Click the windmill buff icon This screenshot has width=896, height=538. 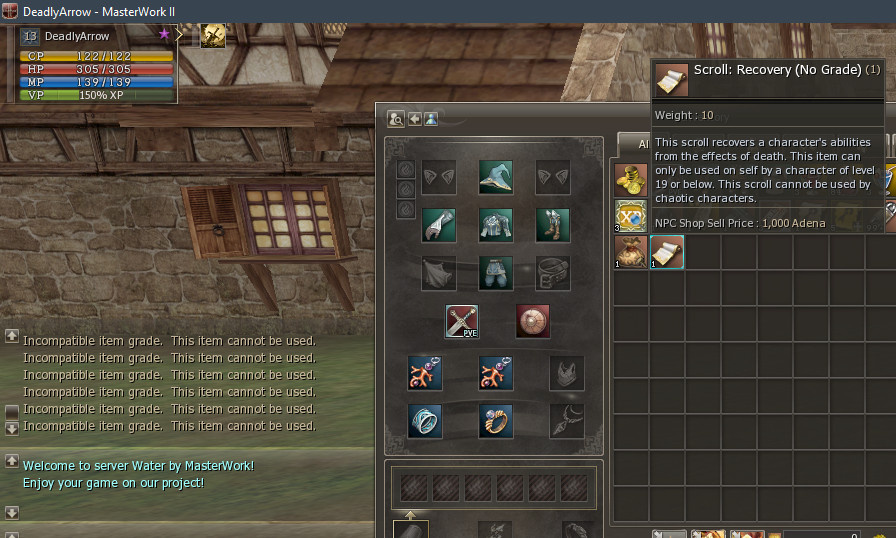(x=213, y=36)
